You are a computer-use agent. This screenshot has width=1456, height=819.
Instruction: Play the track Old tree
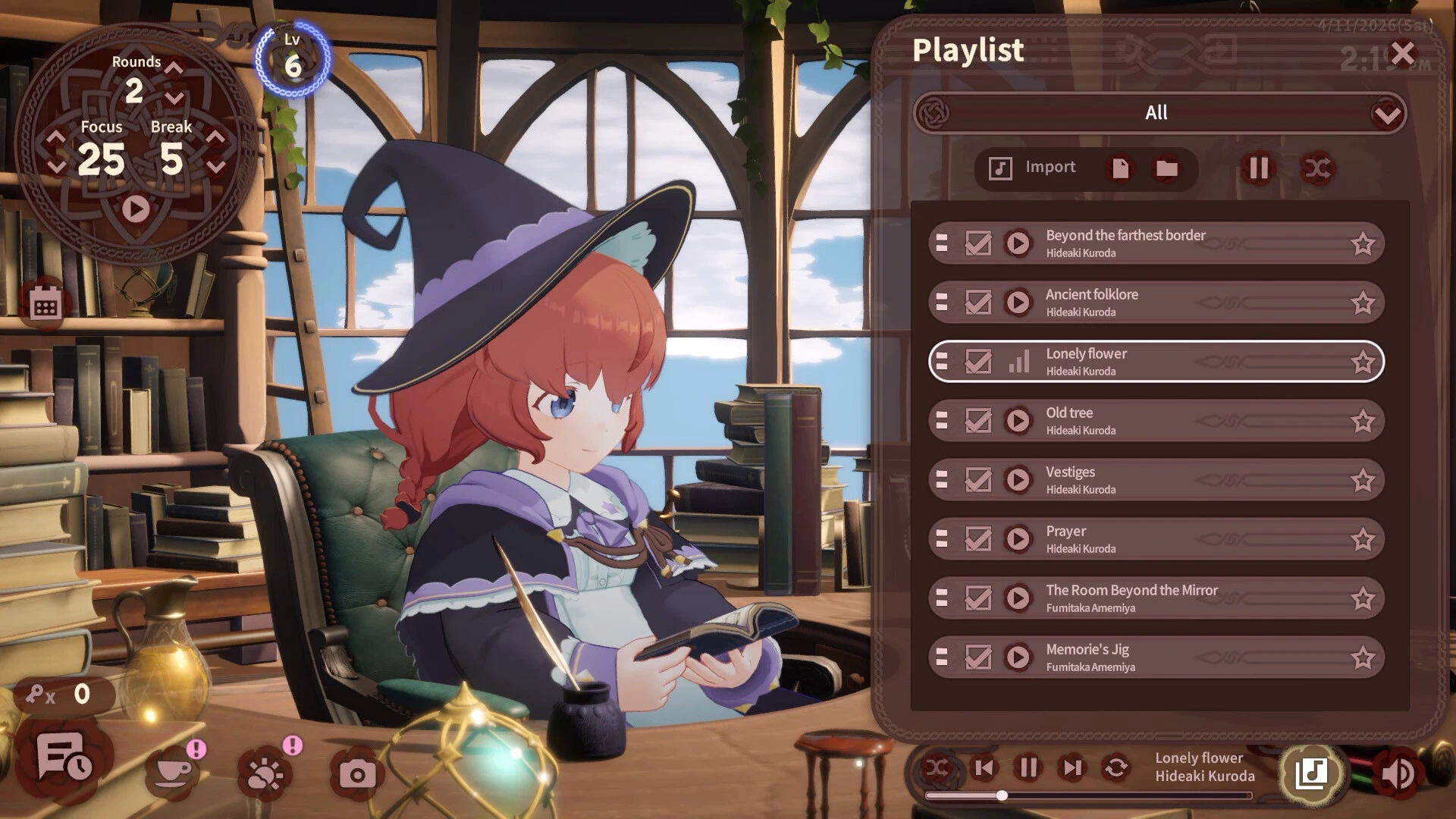tap(1018, 421)
